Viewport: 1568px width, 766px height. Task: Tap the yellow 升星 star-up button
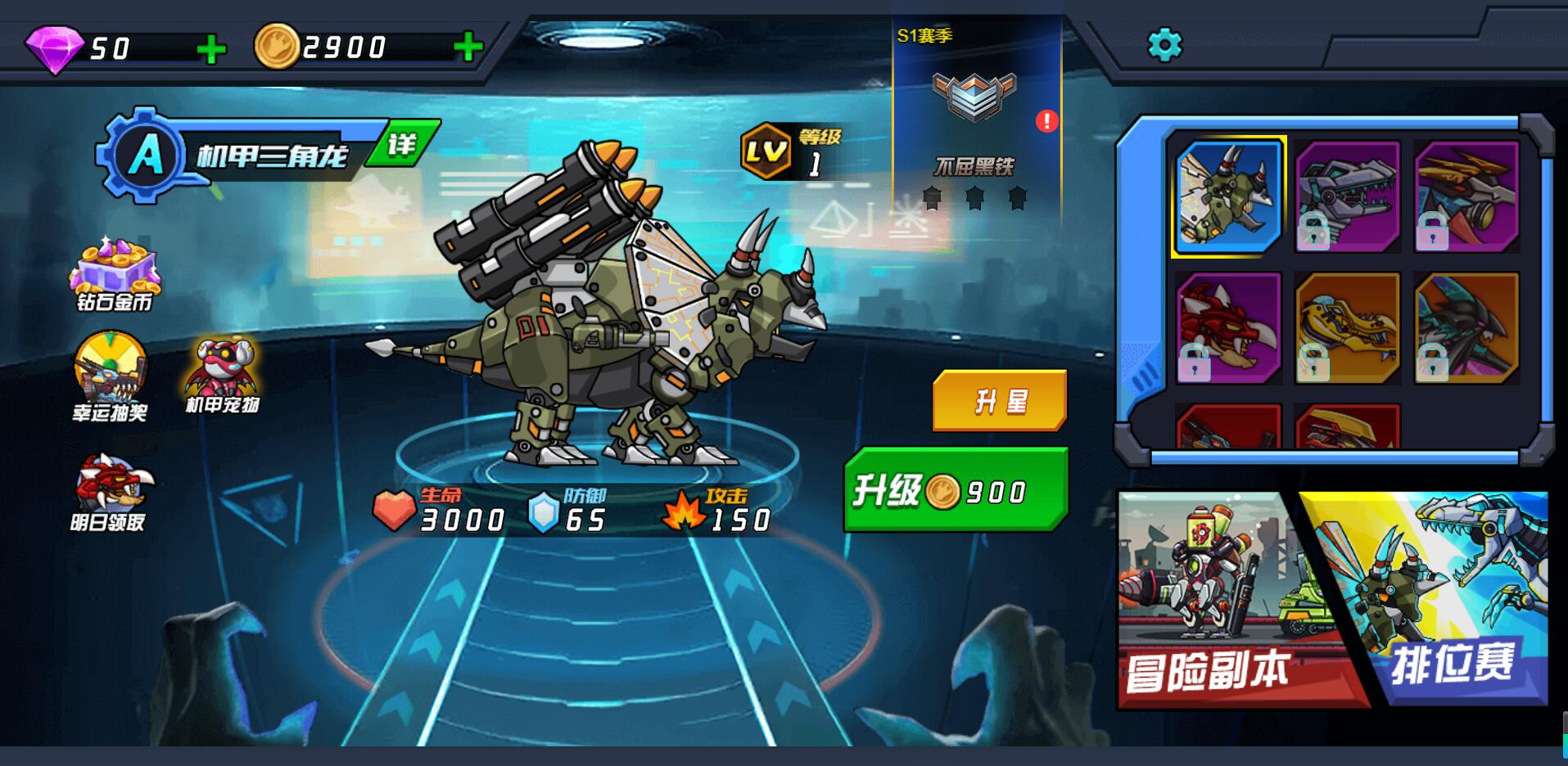click(x=999, y=400)
